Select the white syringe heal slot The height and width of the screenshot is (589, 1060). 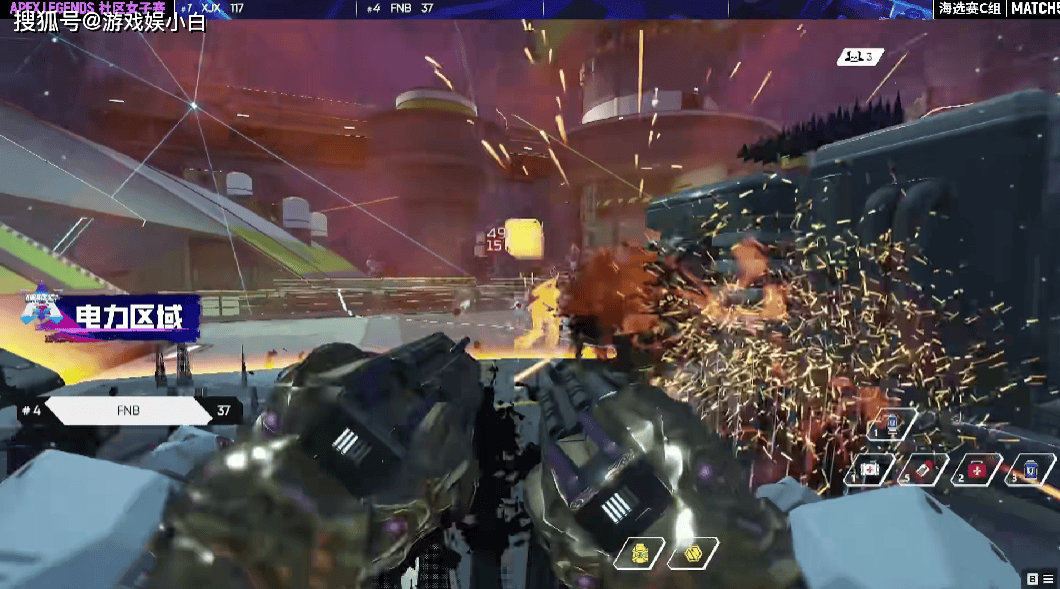click(x=868, y=468)
